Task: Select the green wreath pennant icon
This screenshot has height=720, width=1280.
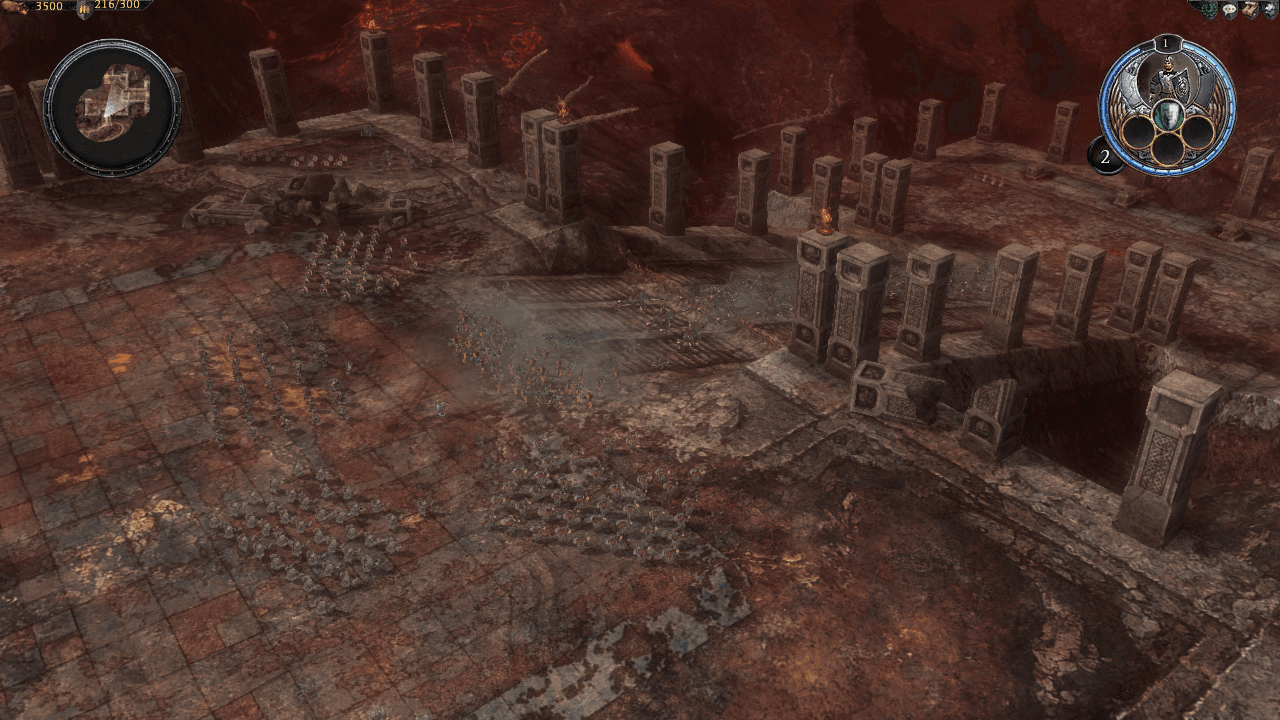Action: pyautogui.click(x=1209, y=9)
